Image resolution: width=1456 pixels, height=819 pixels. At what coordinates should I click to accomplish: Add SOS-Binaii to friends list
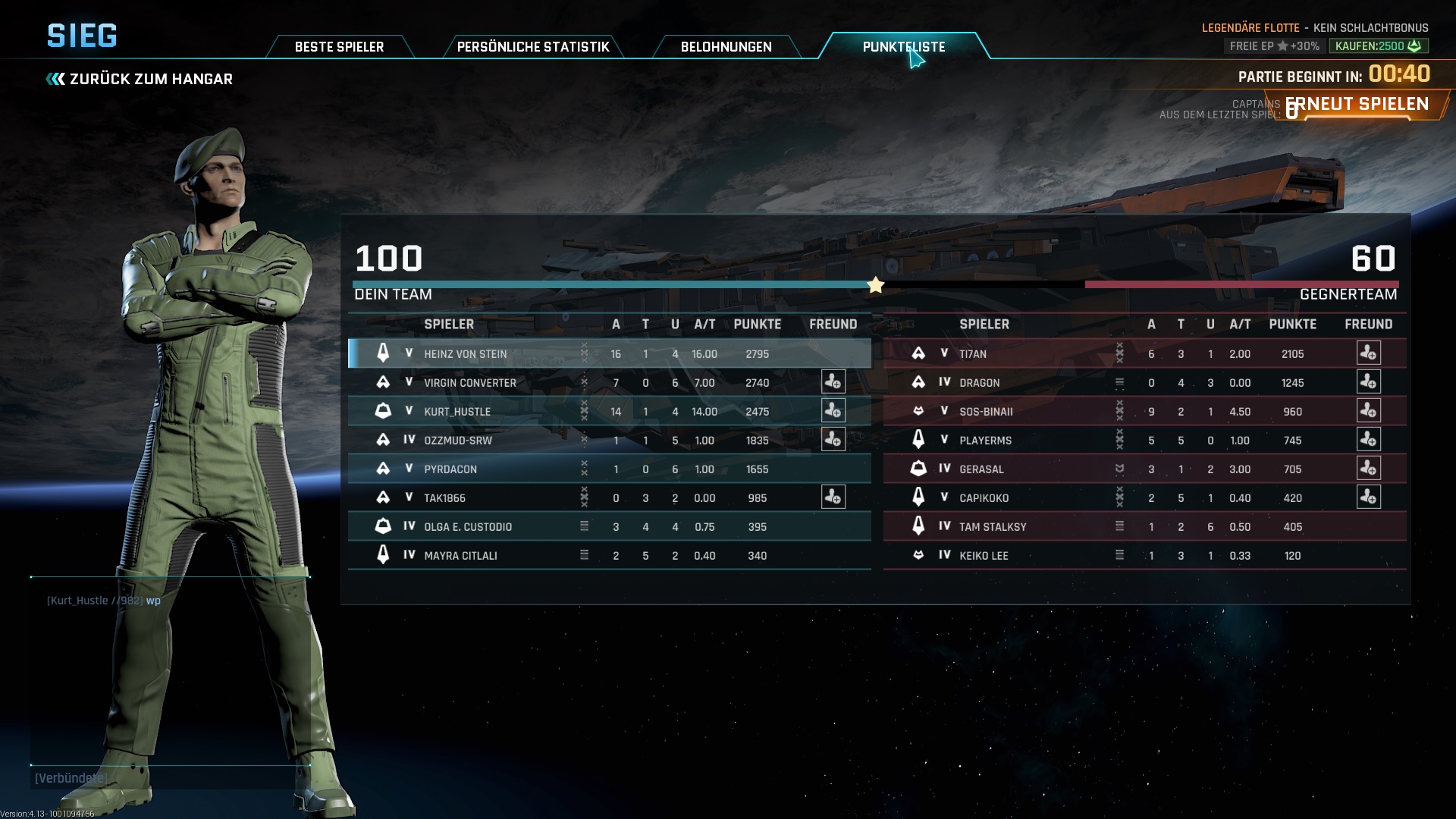pyautogui.click(x=1368, y=411)
